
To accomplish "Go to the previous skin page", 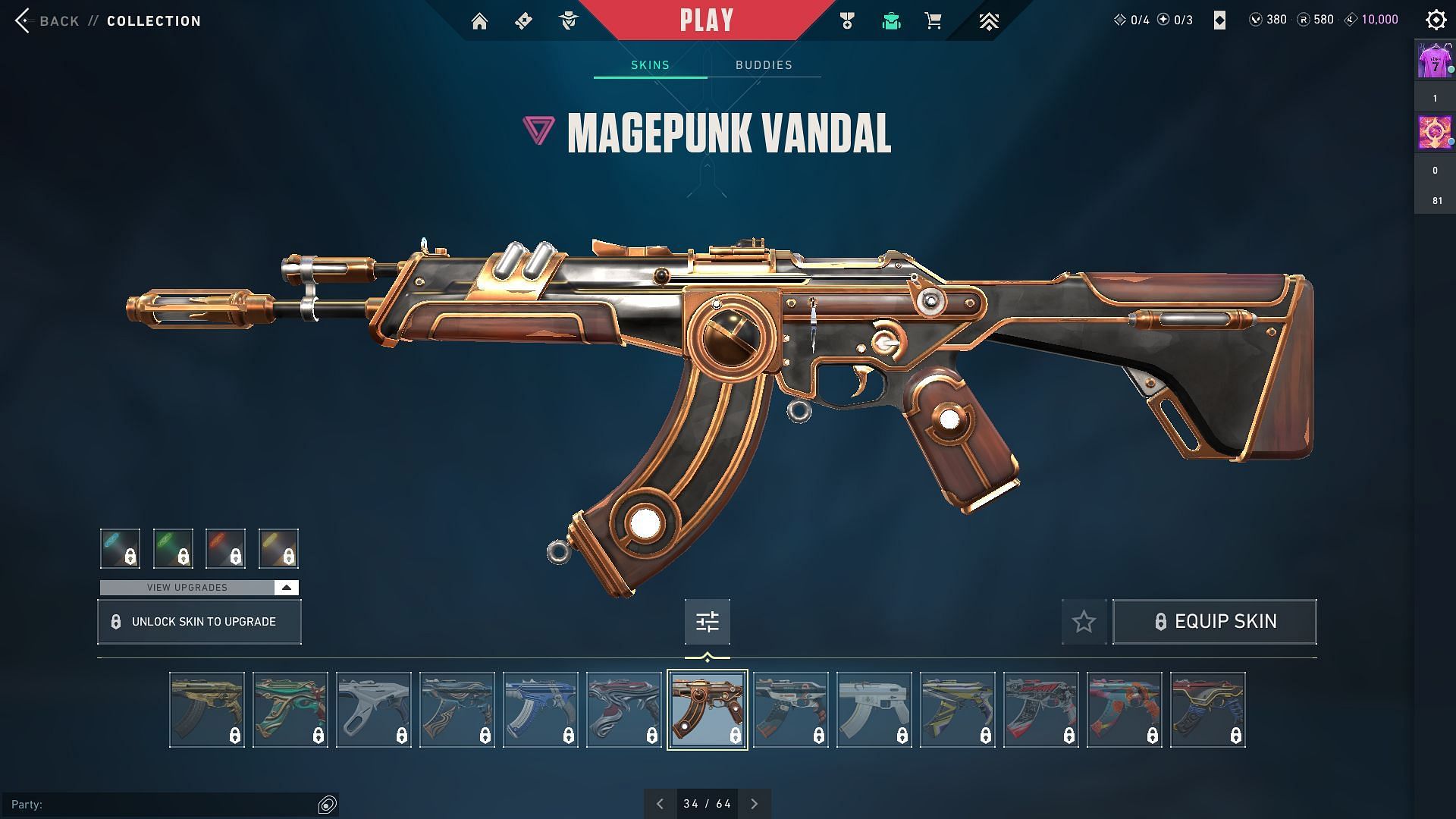I will 660,804.
